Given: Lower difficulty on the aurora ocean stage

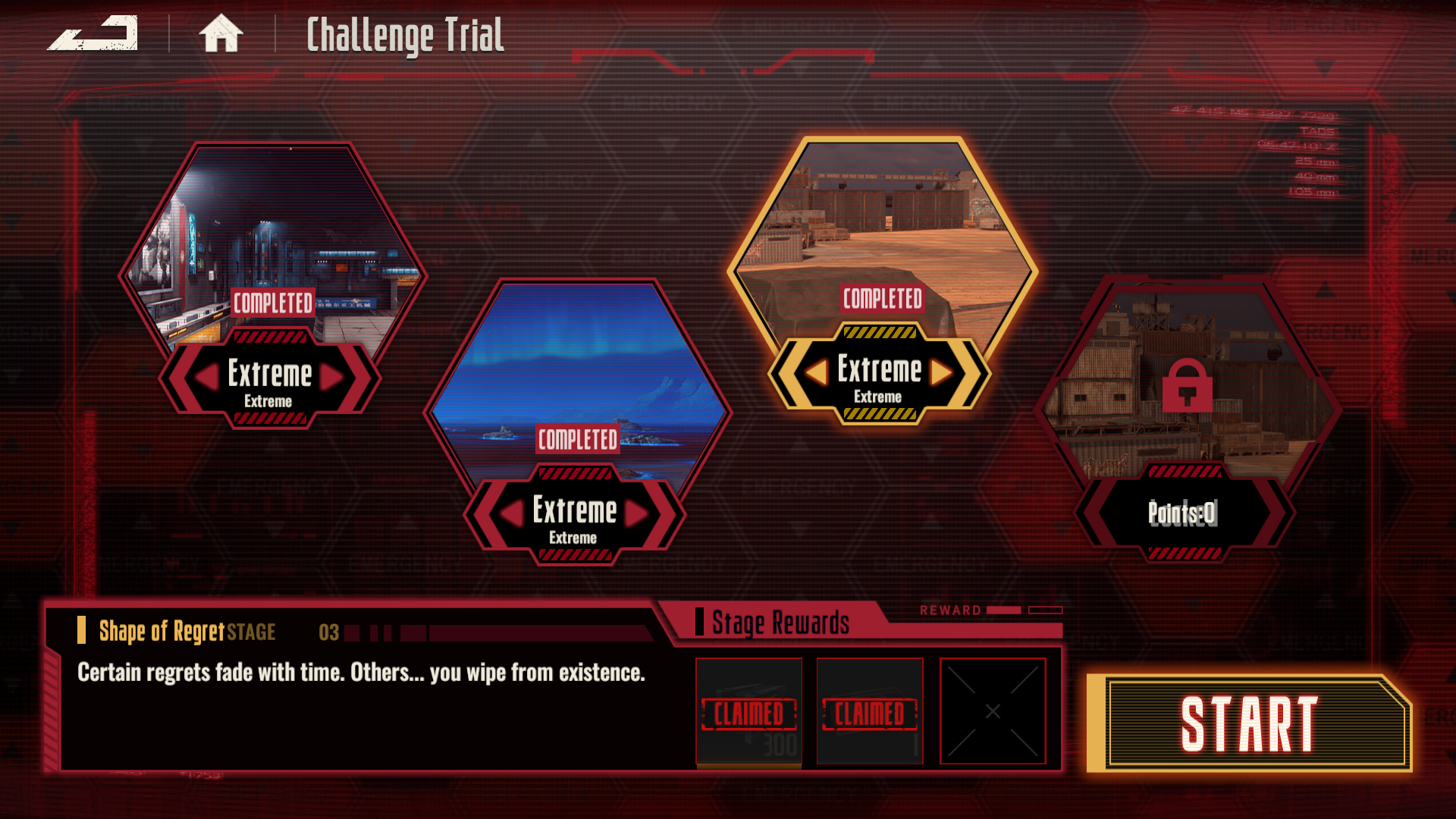Looking at the screenshot, I should click(x=513, y=513).
